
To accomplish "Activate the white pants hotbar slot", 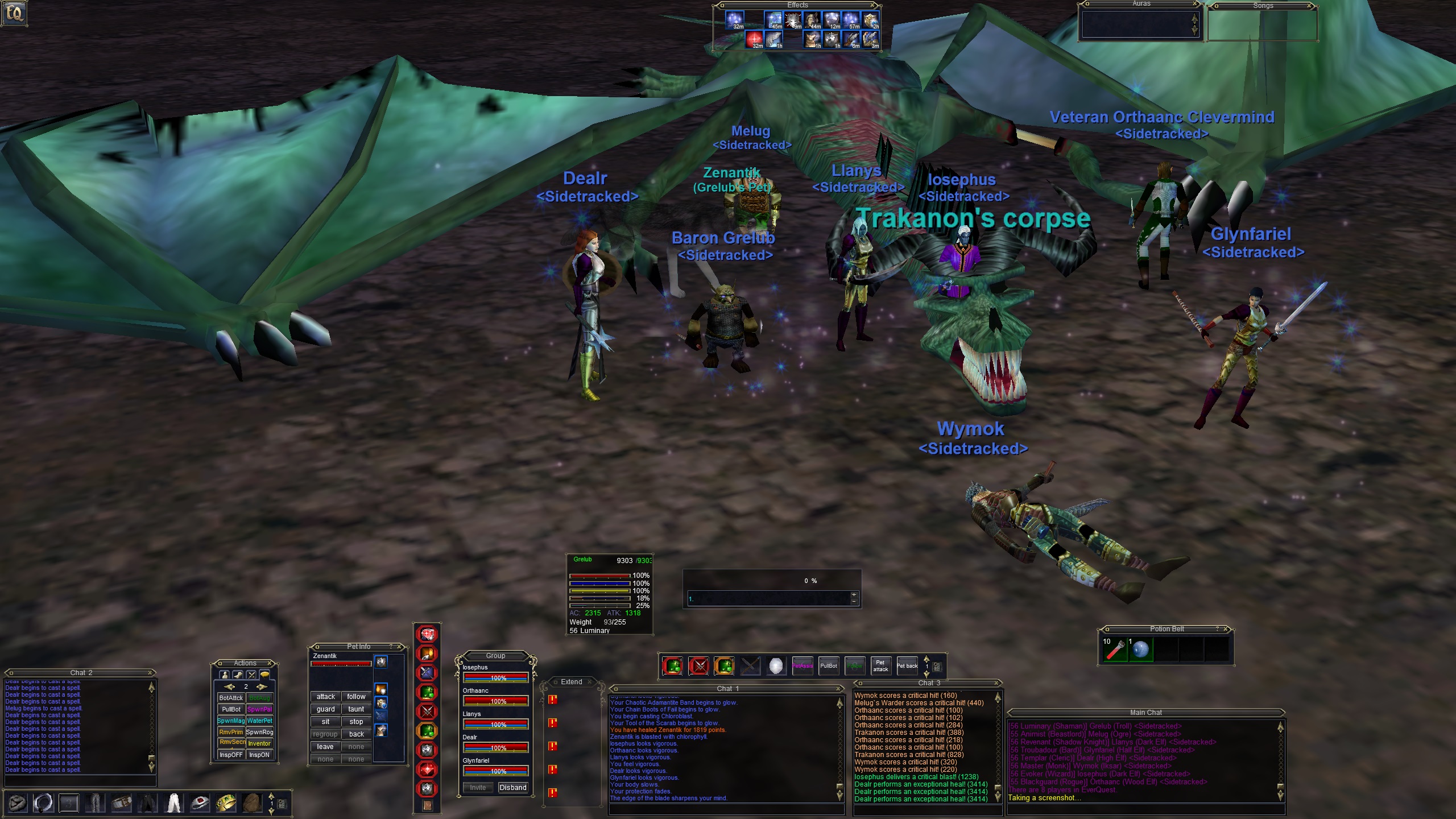I will [173, 803].
